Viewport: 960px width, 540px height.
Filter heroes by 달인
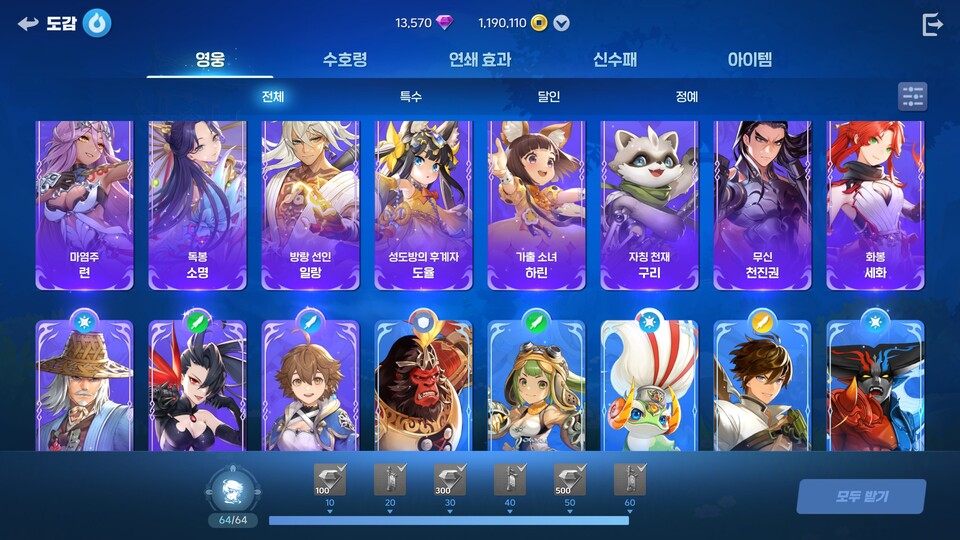click(x=549, y=97)
